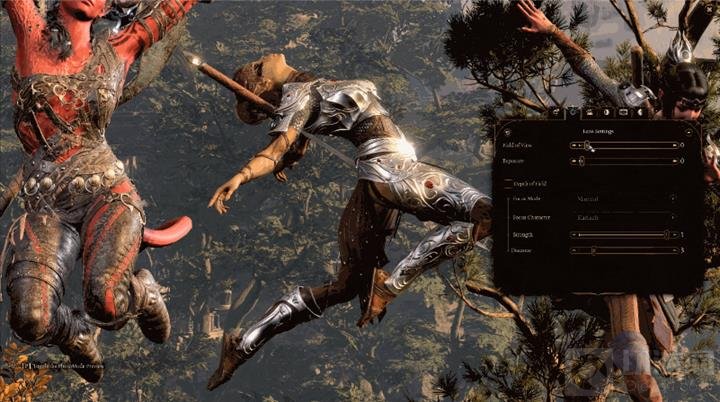Click the Field of View increase arrow
Image resolution: width=720 pixels, height=402 pixels.
[x=674, y=145]
